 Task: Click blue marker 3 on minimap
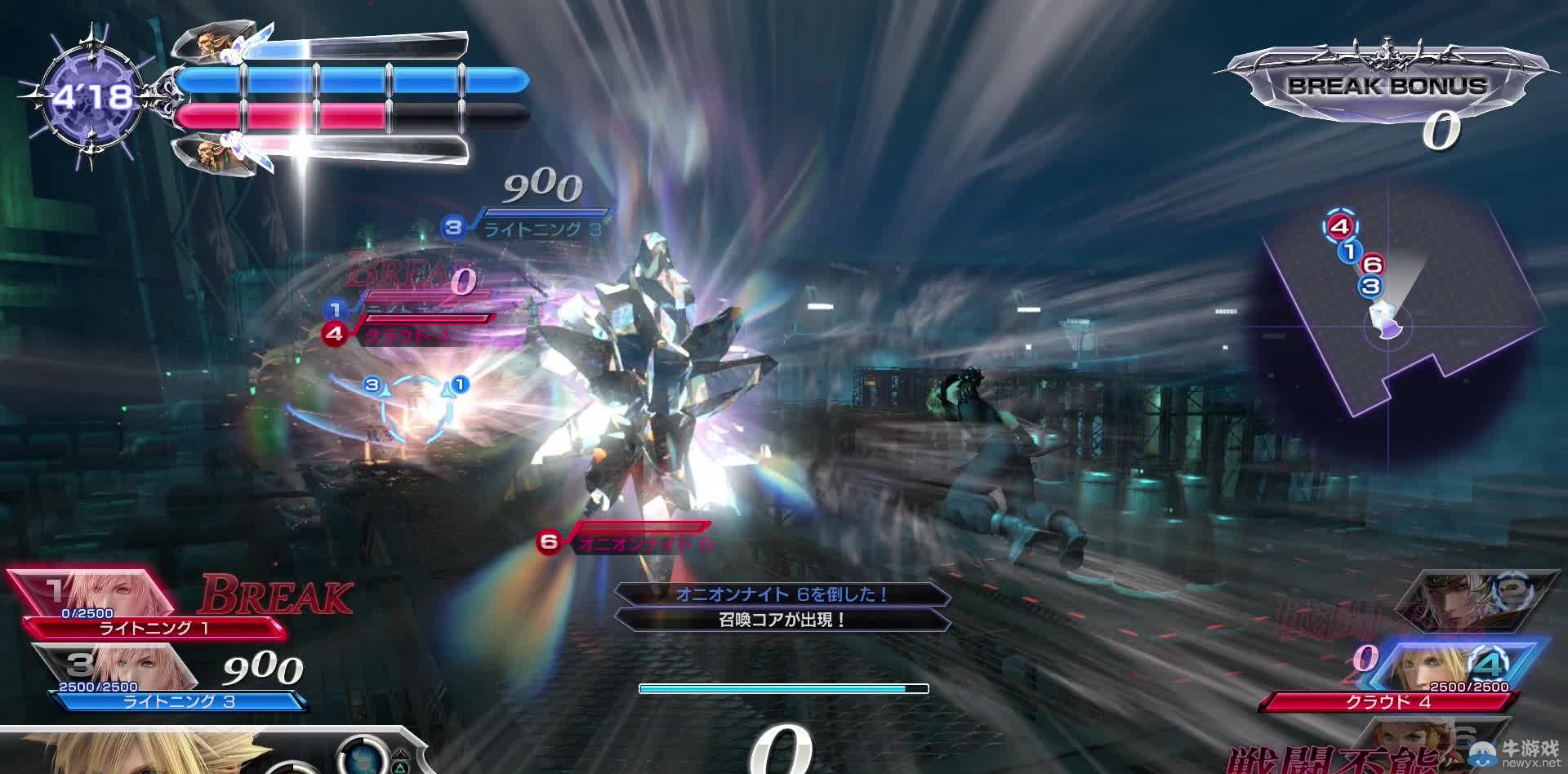1370,286
